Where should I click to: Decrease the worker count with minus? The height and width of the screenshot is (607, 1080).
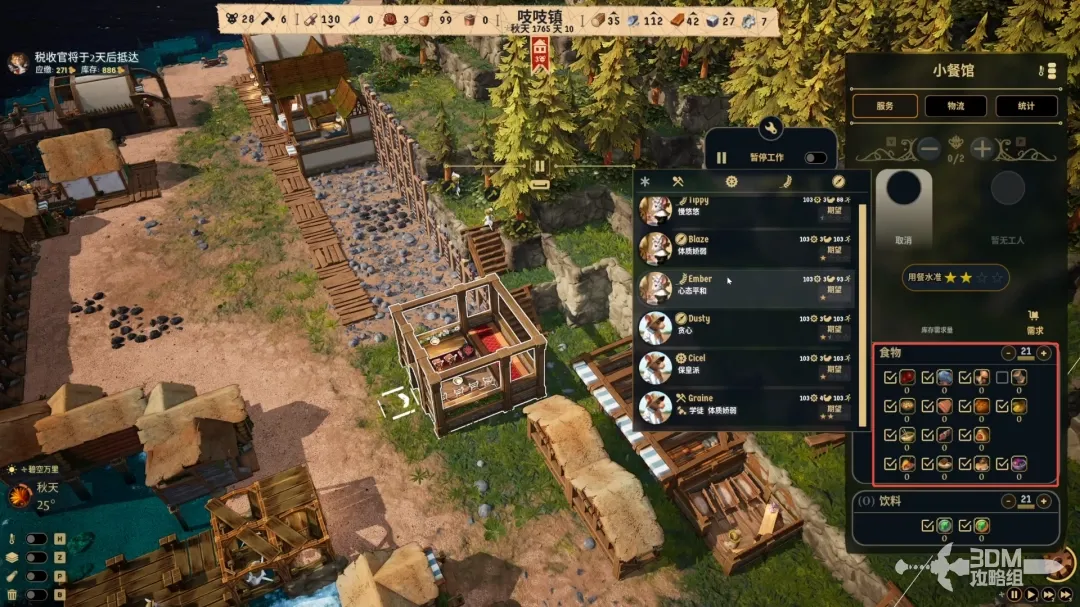[929, 149]
